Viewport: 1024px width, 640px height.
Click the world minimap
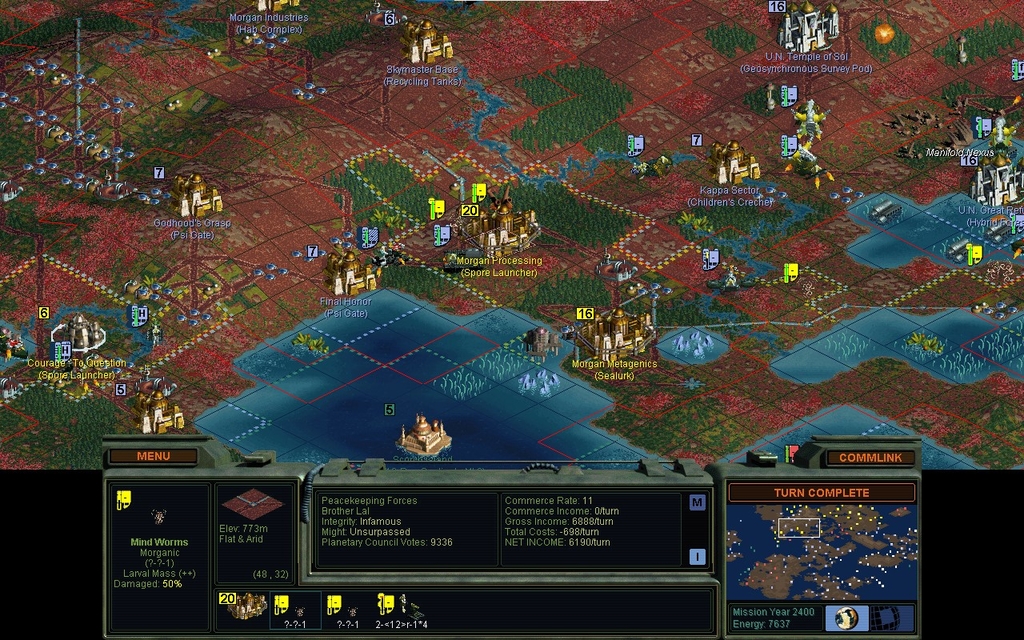tap(821, 551)
